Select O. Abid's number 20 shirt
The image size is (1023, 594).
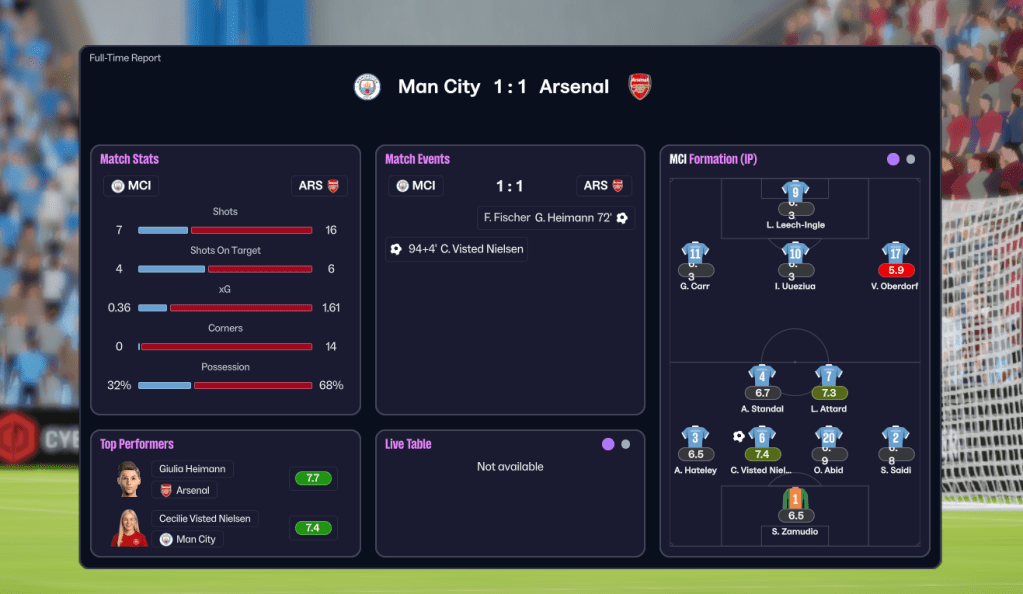828,437
